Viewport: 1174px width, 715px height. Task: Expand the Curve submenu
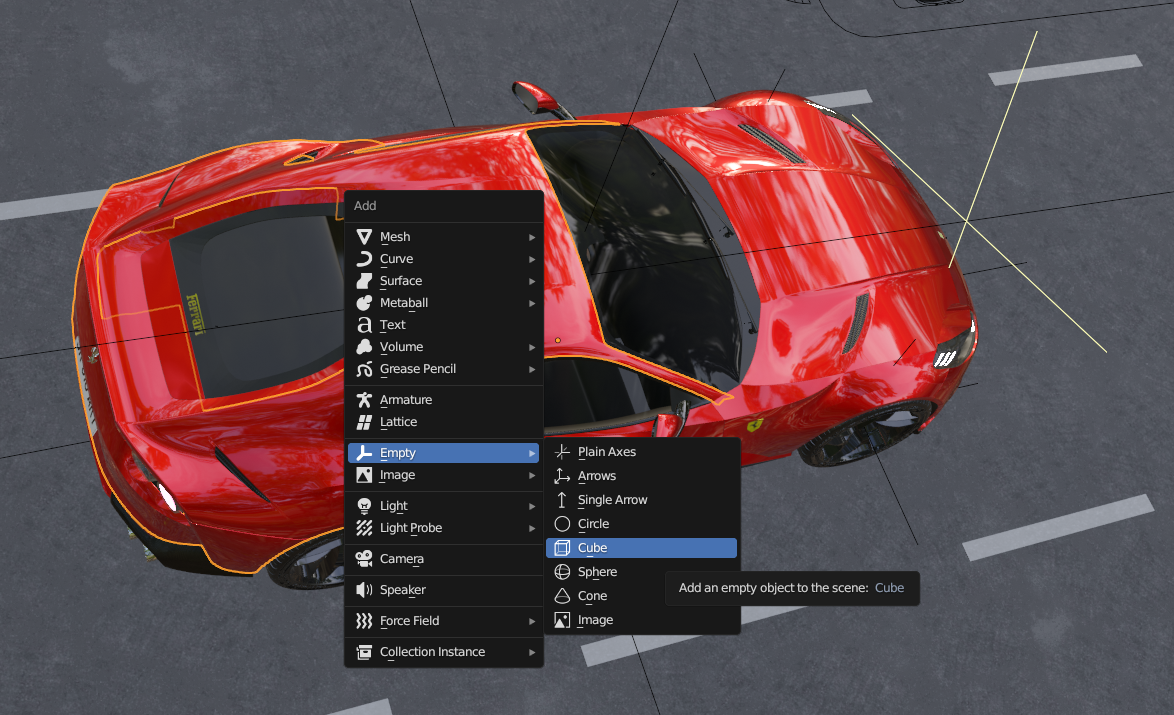[x=397, y=259]
